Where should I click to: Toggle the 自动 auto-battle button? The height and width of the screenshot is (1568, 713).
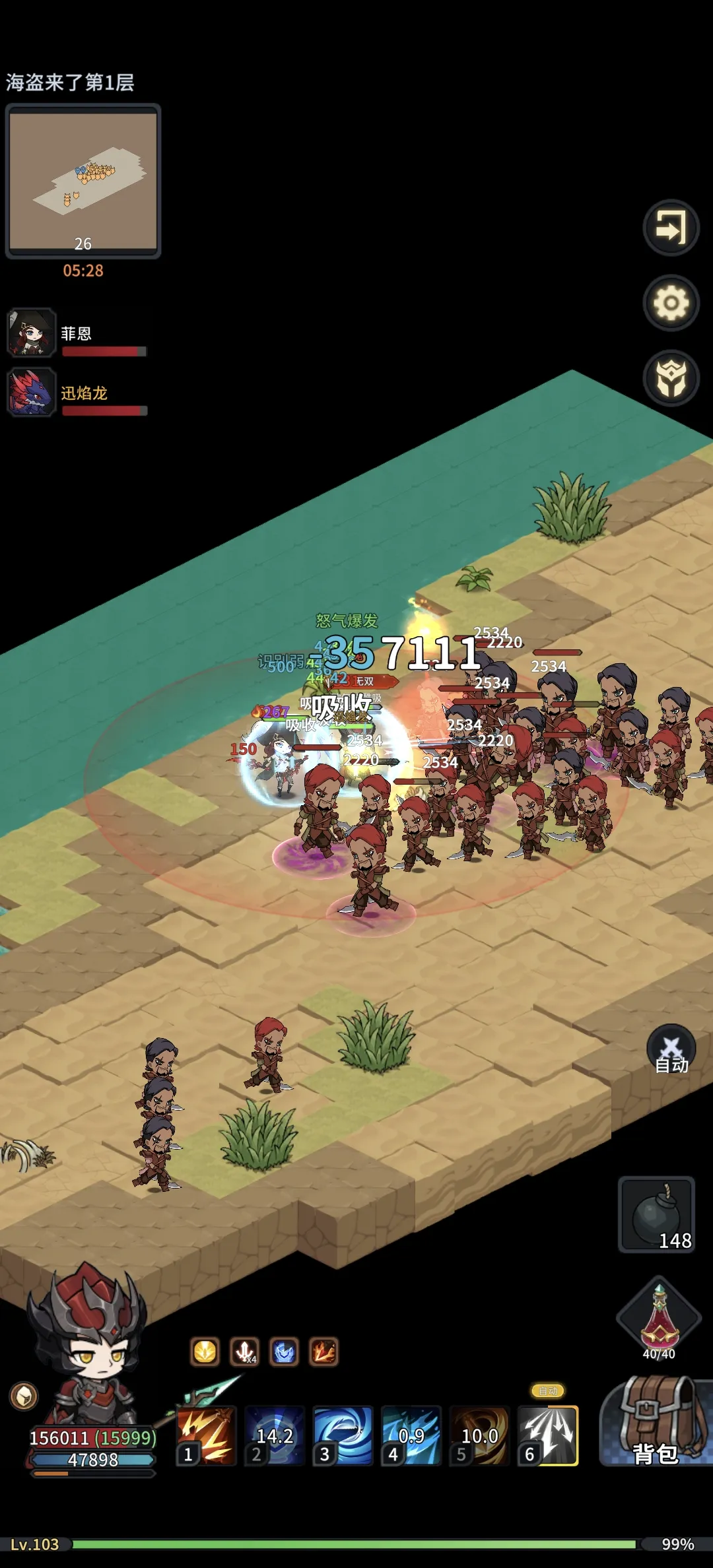(x=671, y=1049)
